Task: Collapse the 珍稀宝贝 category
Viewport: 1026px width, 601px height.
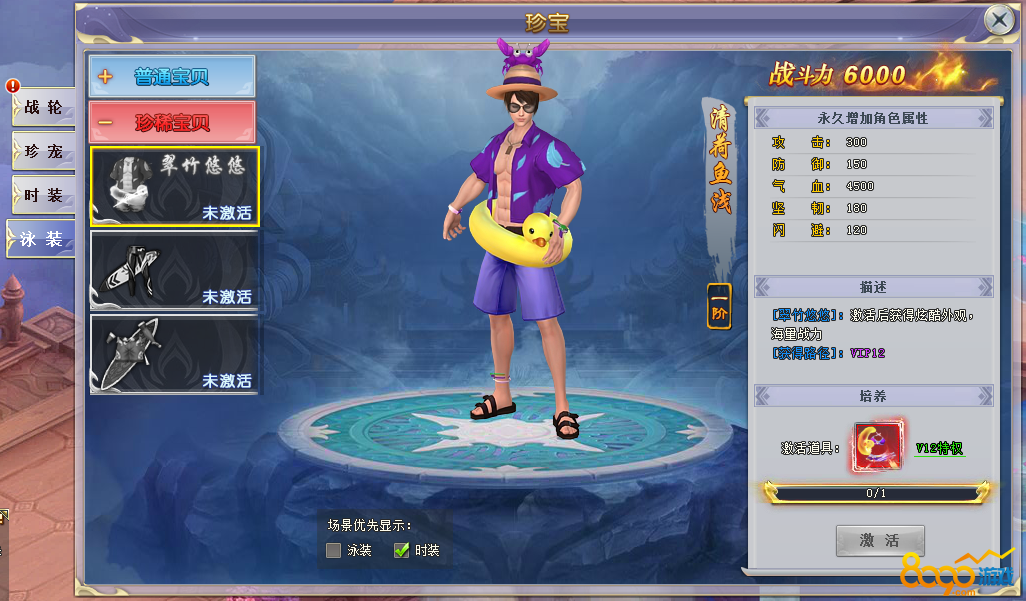Action: click(x=172, y=123)
